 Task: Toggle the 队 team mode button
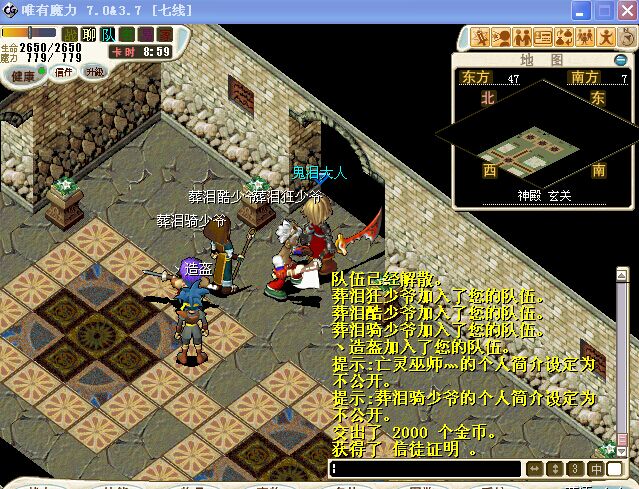(108, 35)
